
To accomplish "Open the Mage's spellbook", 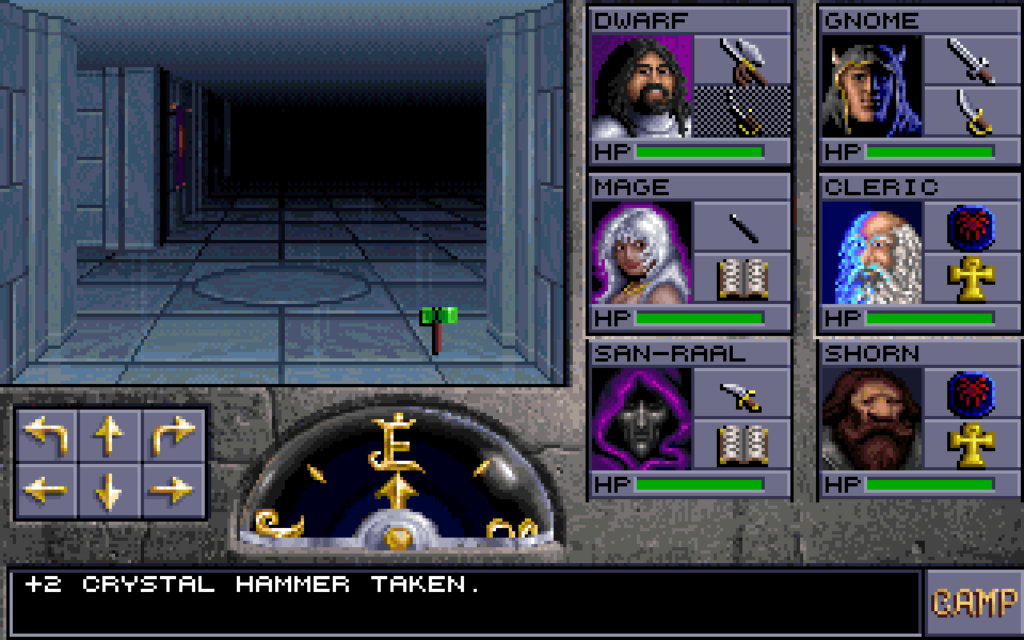I will coord(742,279).
